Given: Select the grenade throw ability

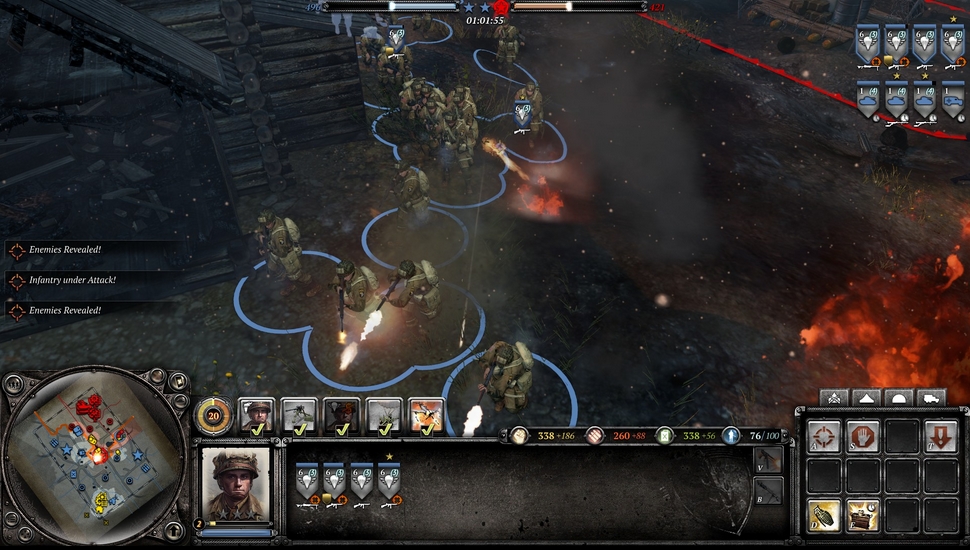Looking at the screenshot, I should point(824,515).
